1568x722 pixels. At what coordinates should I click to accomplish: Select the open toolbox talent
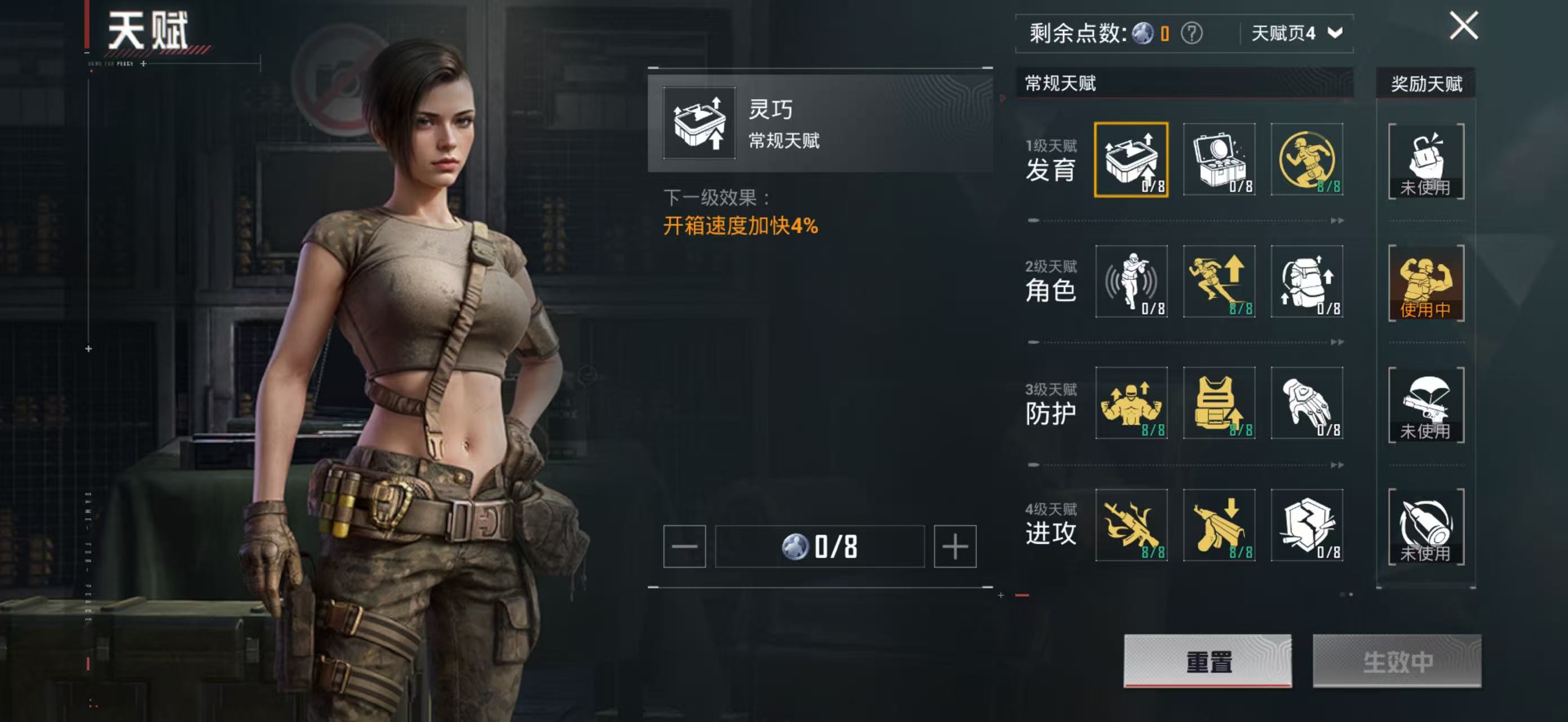[x=1218, y=160]
